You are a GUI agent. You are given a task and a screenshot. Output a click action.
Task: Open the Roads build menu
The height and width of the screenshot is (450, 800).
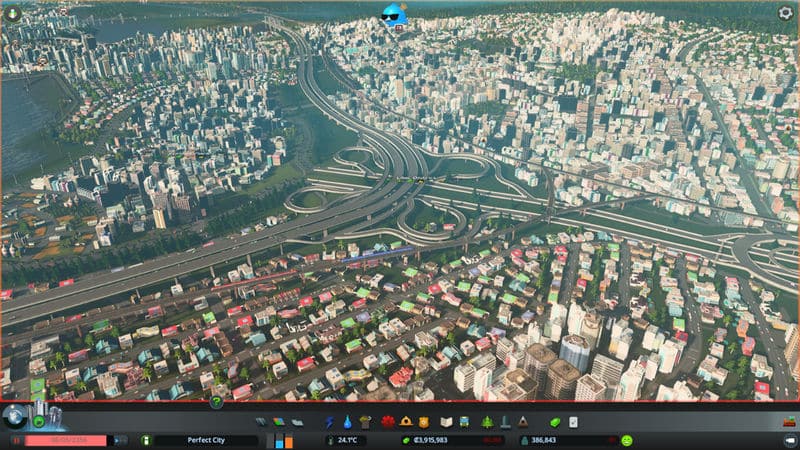(x=261, y=422)
